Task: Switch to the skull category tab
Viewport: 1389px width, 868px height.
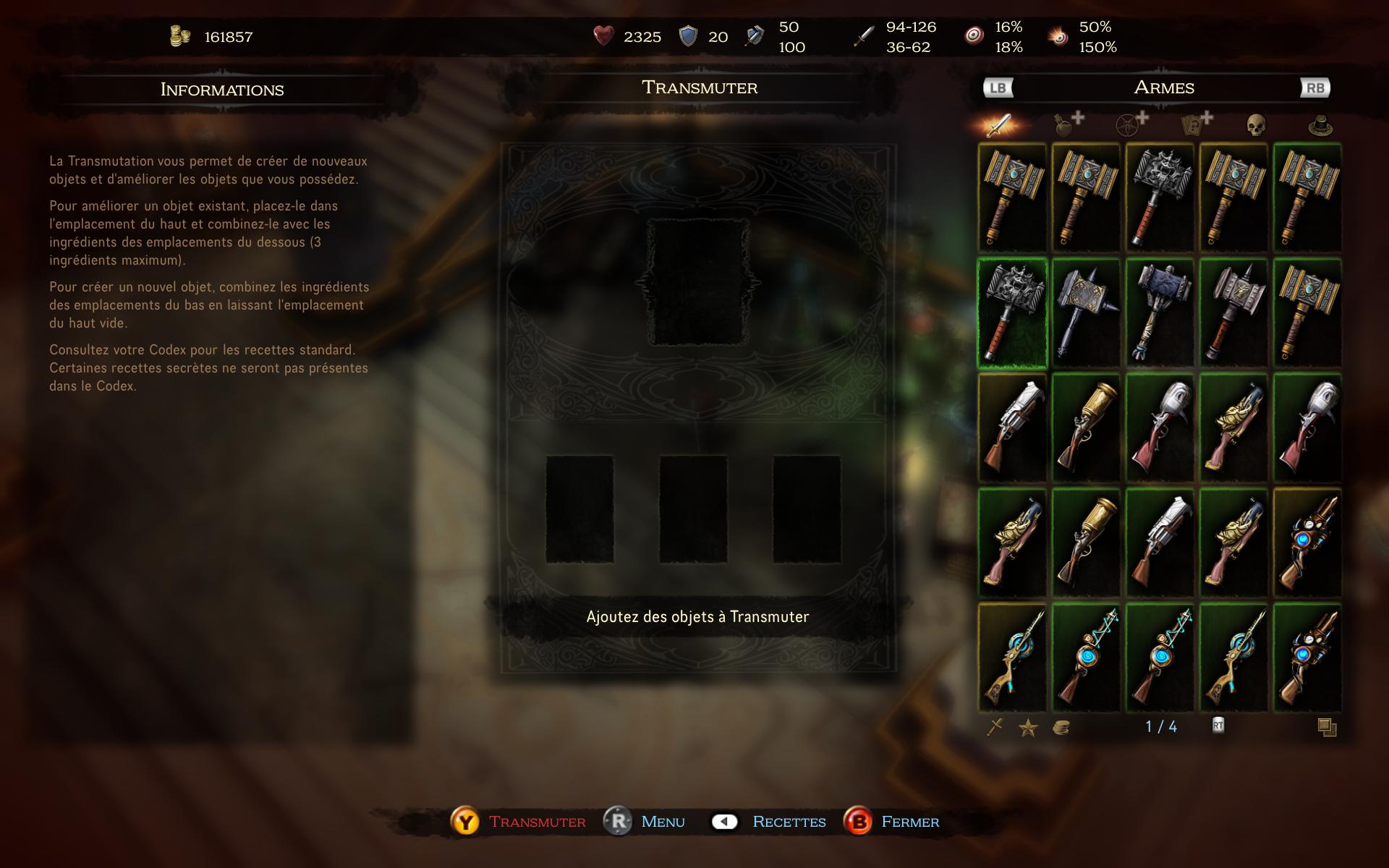Action: 1256,126
